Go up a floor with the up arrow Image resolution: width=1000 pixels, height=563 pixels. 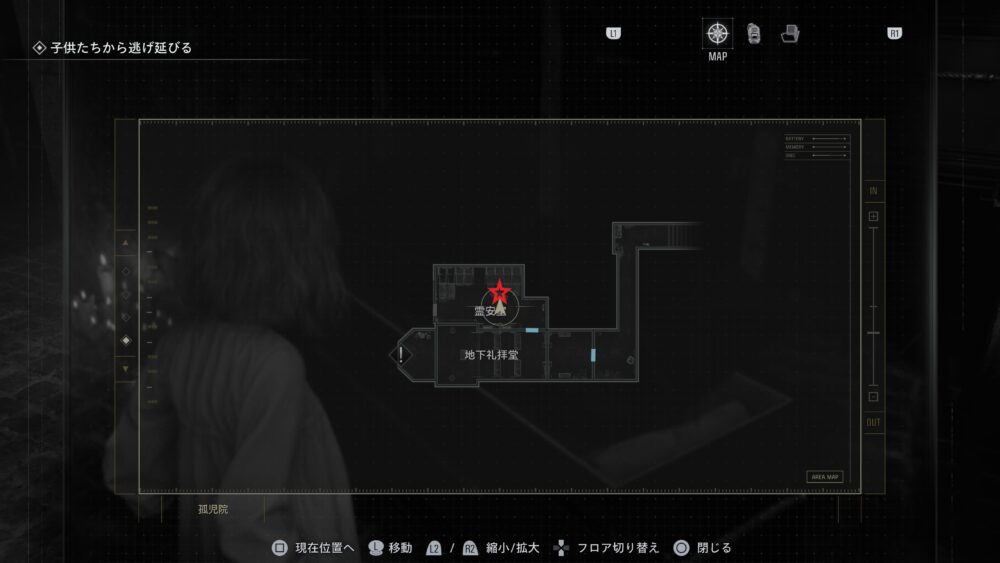126,243
